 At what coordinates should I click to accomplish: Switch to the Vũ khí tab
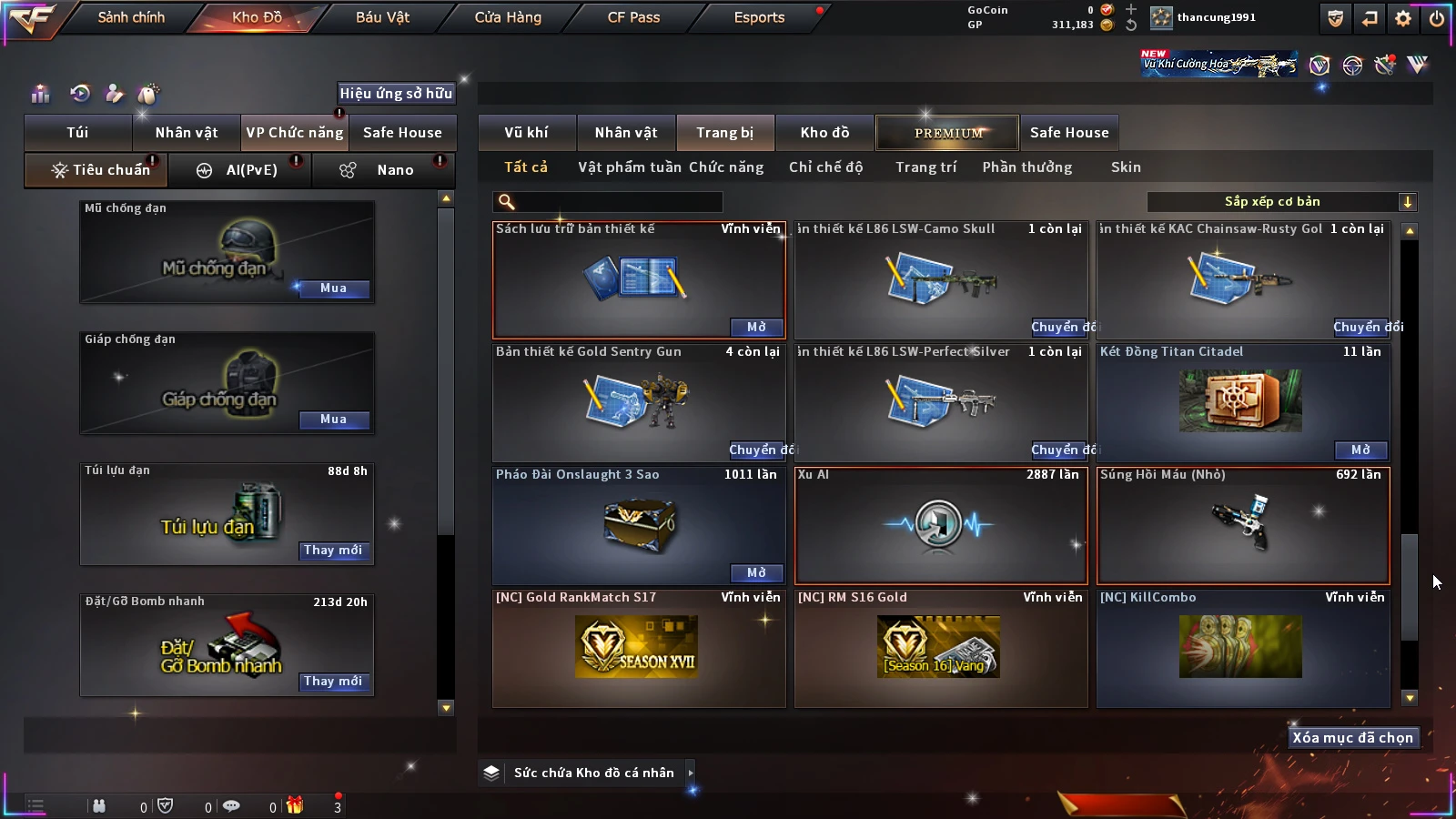click(526, 133)
